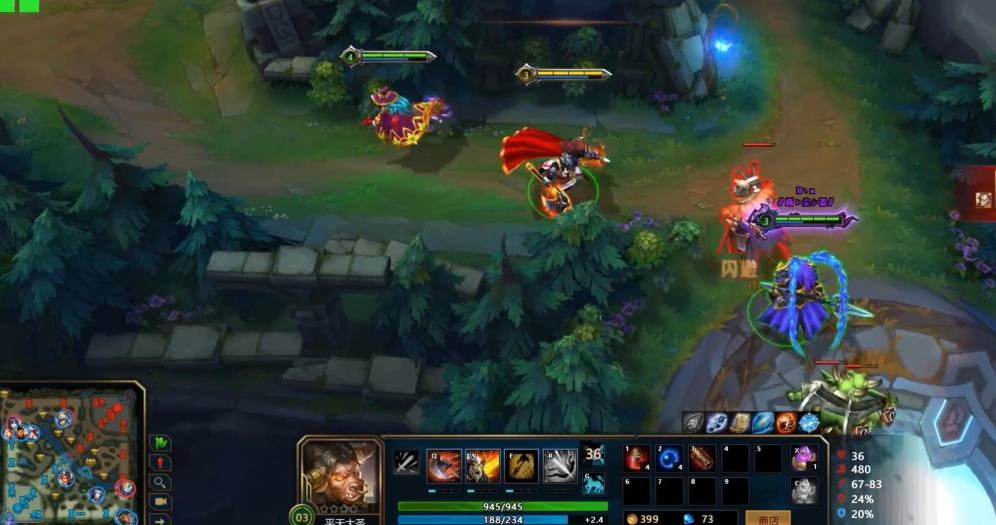Viewport: 996px width, 525px height.
Task: Activate the red exclamation alert ping
Action: point(160,463)
